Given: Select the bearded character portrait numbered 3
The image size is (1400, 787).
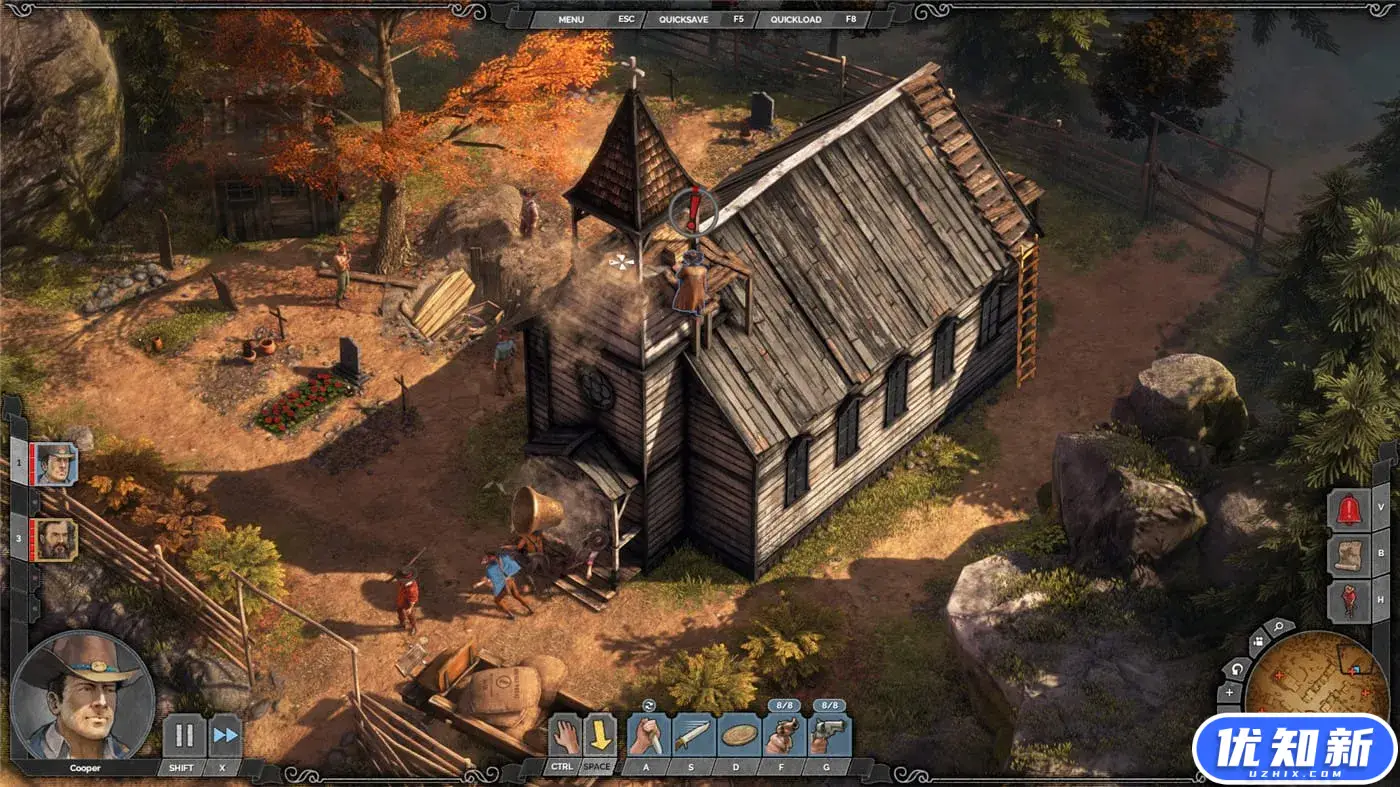Looking at the screenshot, I should pyautogui.click(x=56, y=539).
